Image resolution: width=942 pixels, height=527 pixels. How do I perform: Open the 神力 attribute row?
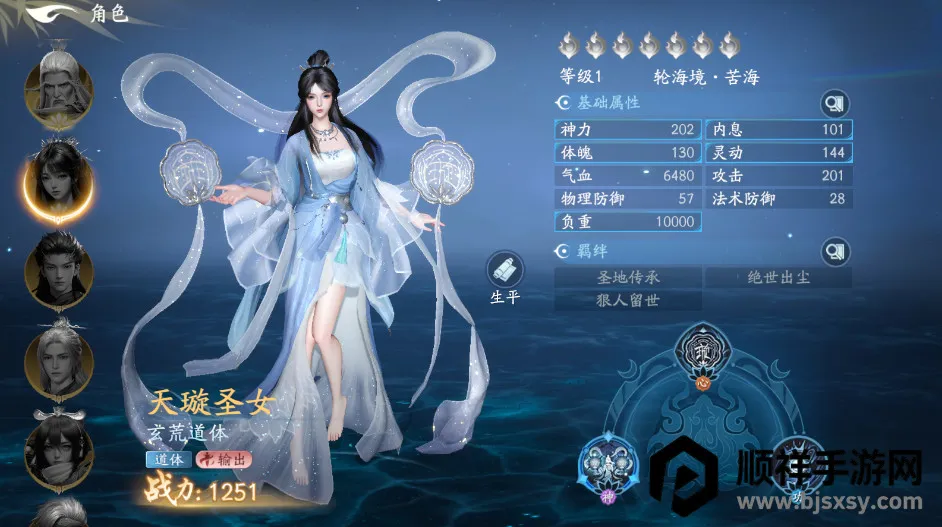click(x=628, y=130)
